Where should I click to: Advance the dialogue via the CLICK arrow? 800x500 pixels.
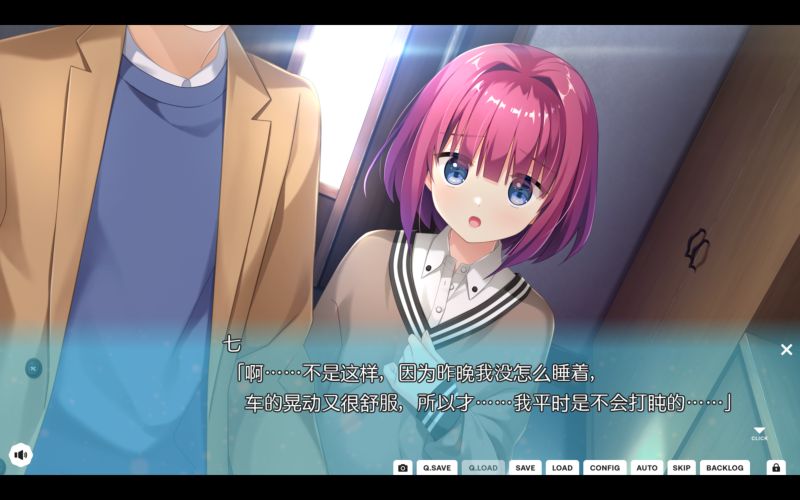pos(759,432)
